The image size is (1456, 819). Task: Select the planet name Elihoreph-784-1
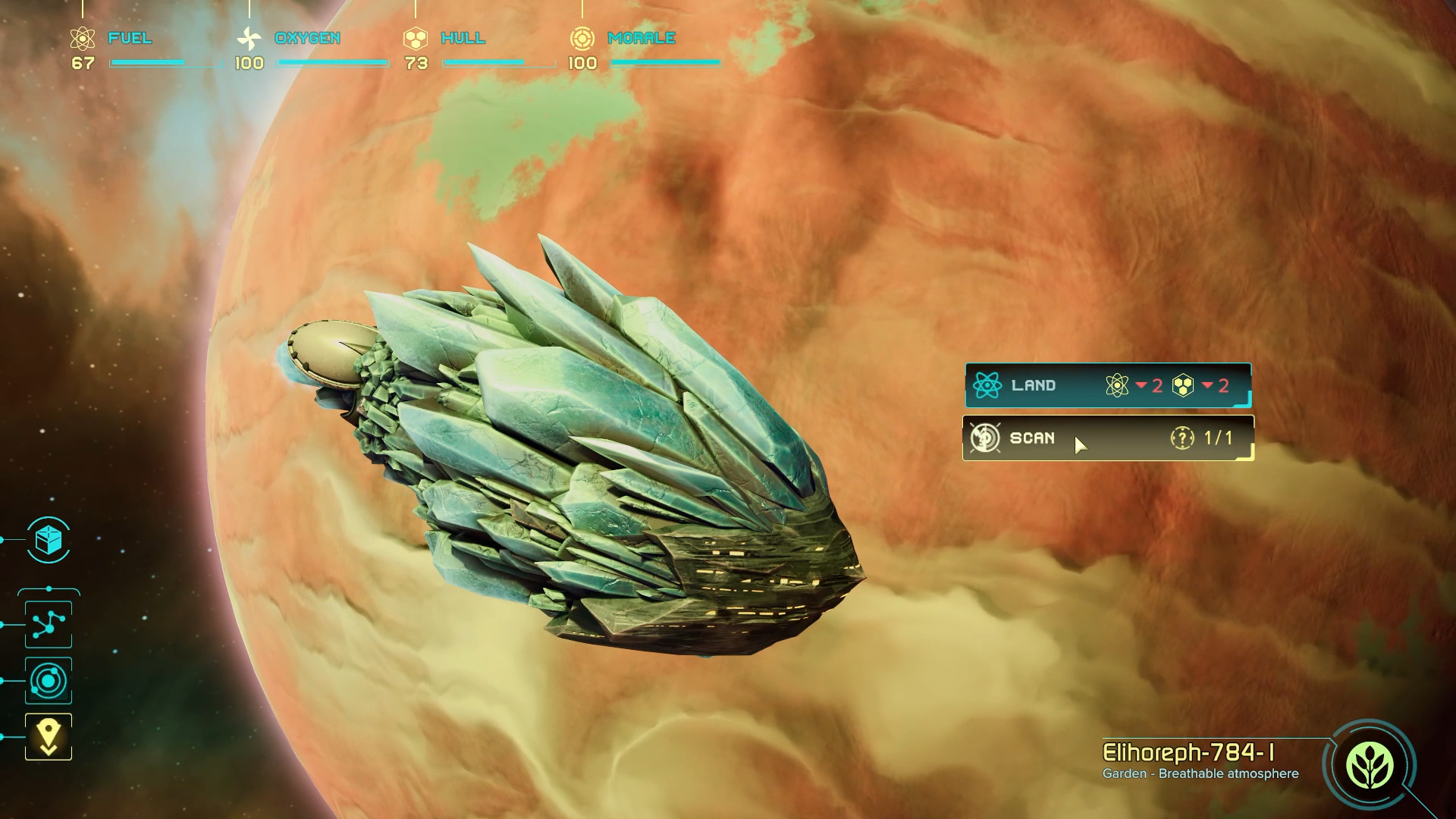tap(1187, 752)
